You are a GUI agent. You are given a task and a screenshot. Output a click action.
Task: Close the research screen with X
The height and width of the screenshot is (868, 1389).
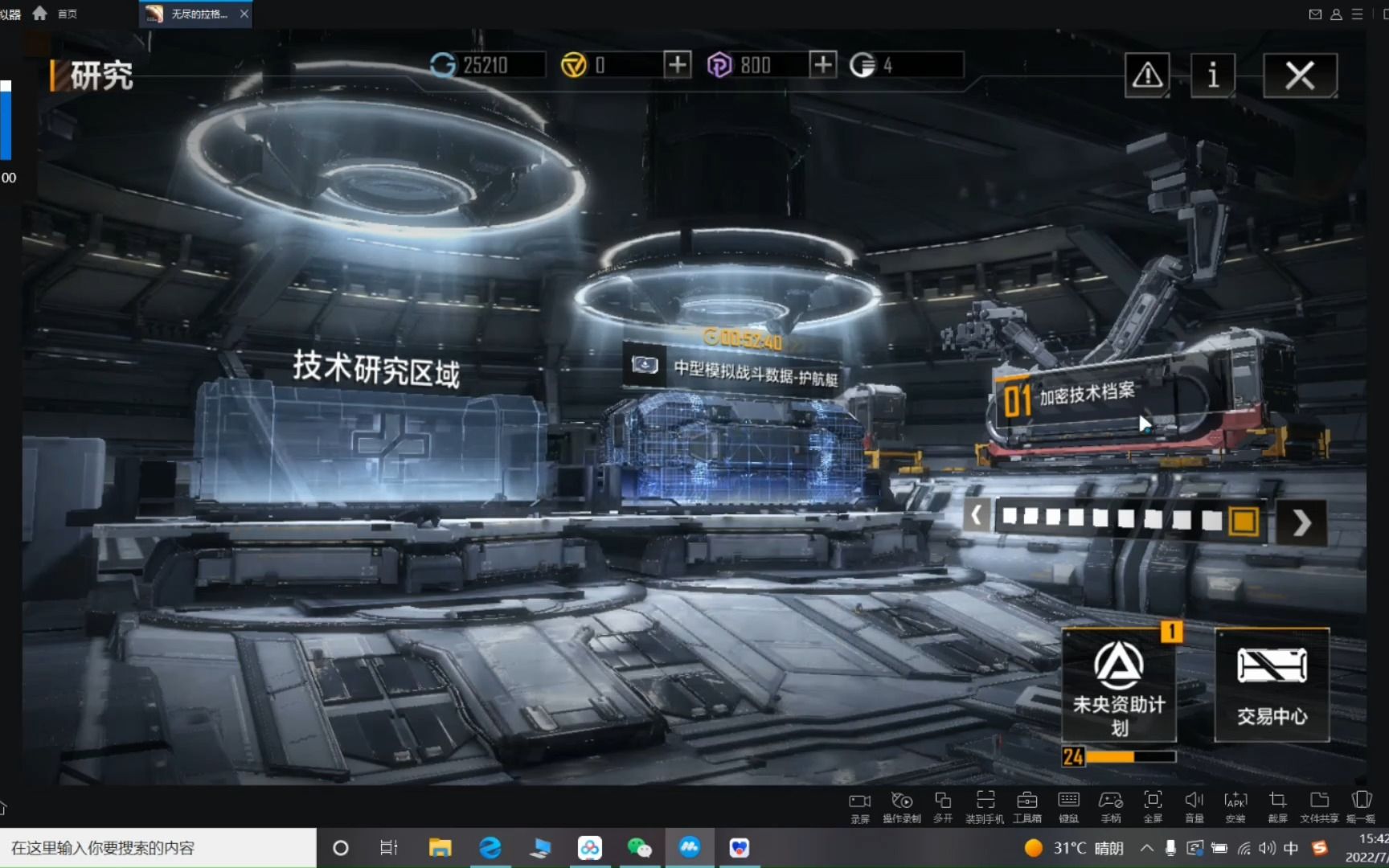pos(1299,76)
